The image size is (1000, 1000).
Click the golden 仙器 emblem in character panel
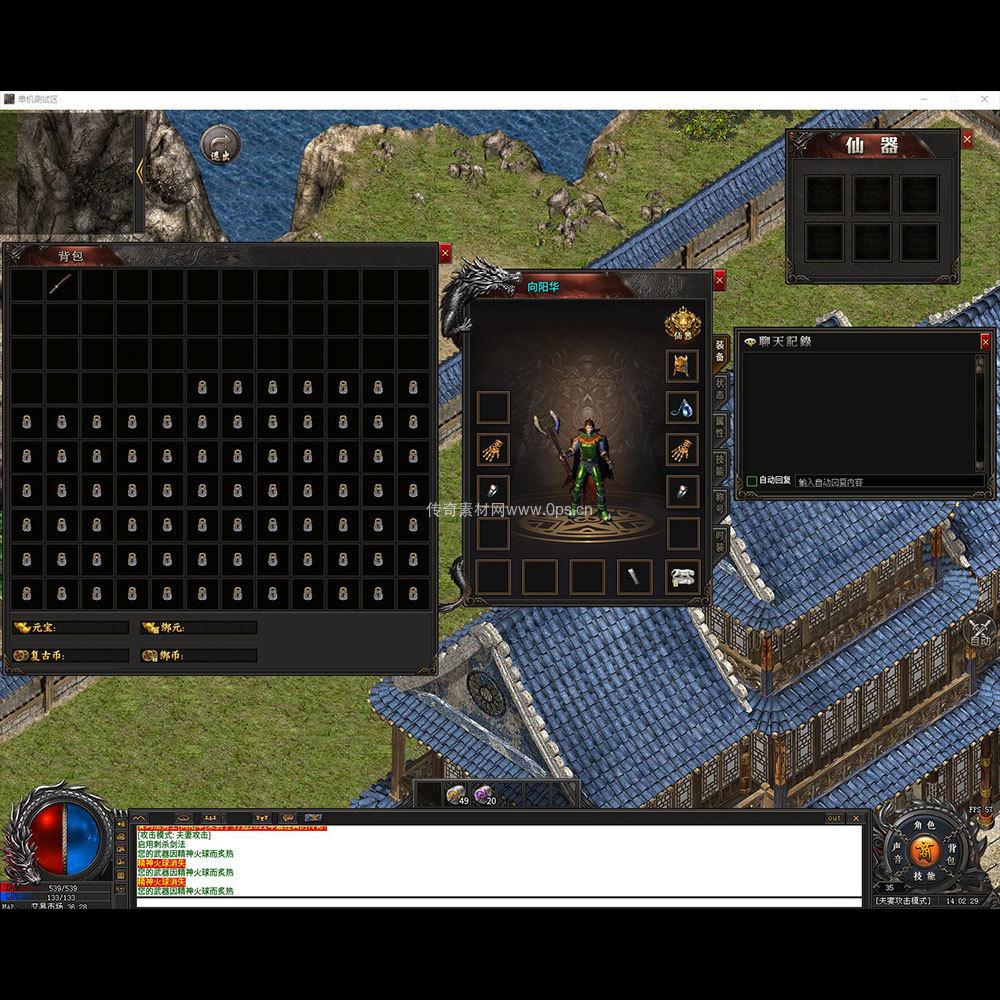(682, 324)
